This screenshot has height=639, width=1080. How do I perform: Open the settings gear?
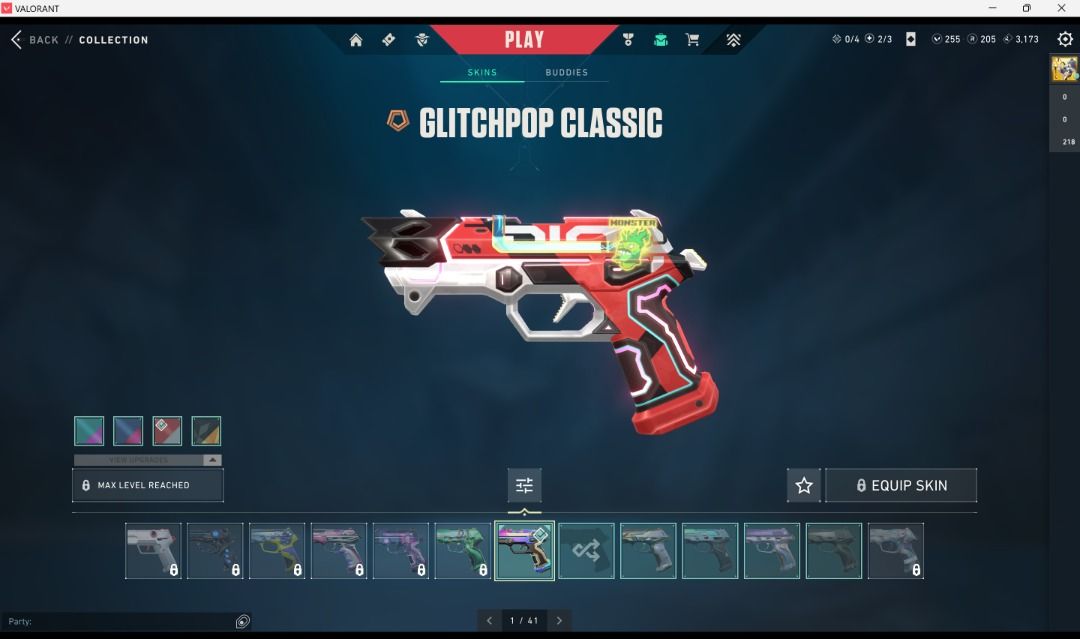(x=1065, y=39)
